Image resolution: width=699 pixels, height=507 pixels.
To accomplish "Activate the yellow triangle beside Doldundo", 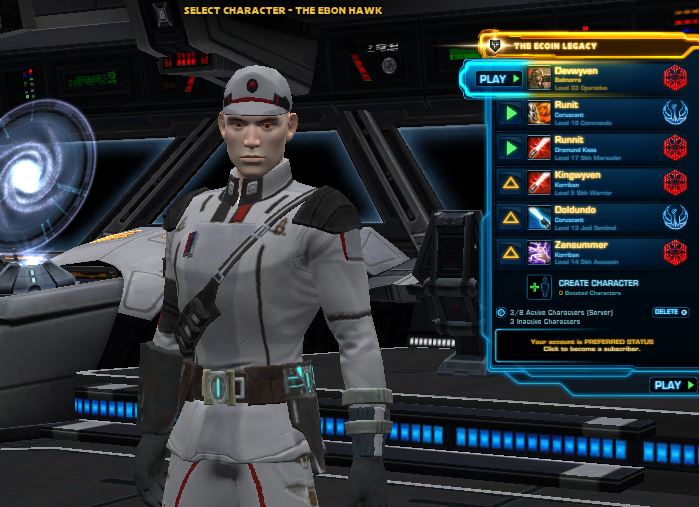I will [x=510, y=217].
